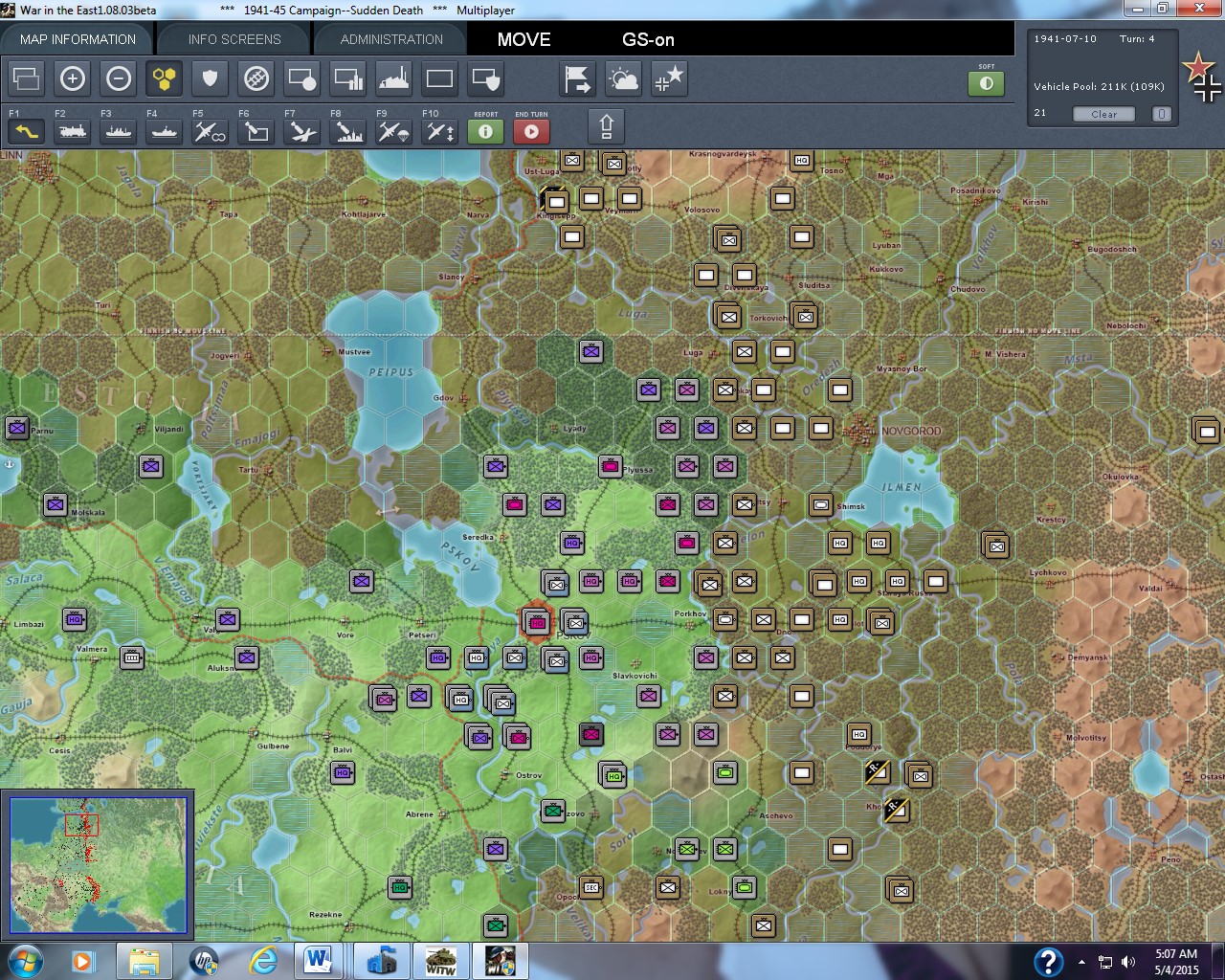Switch to the MOVE mode tab
This screenshot has height=980, width=1225.
click(x=523, y=40)
